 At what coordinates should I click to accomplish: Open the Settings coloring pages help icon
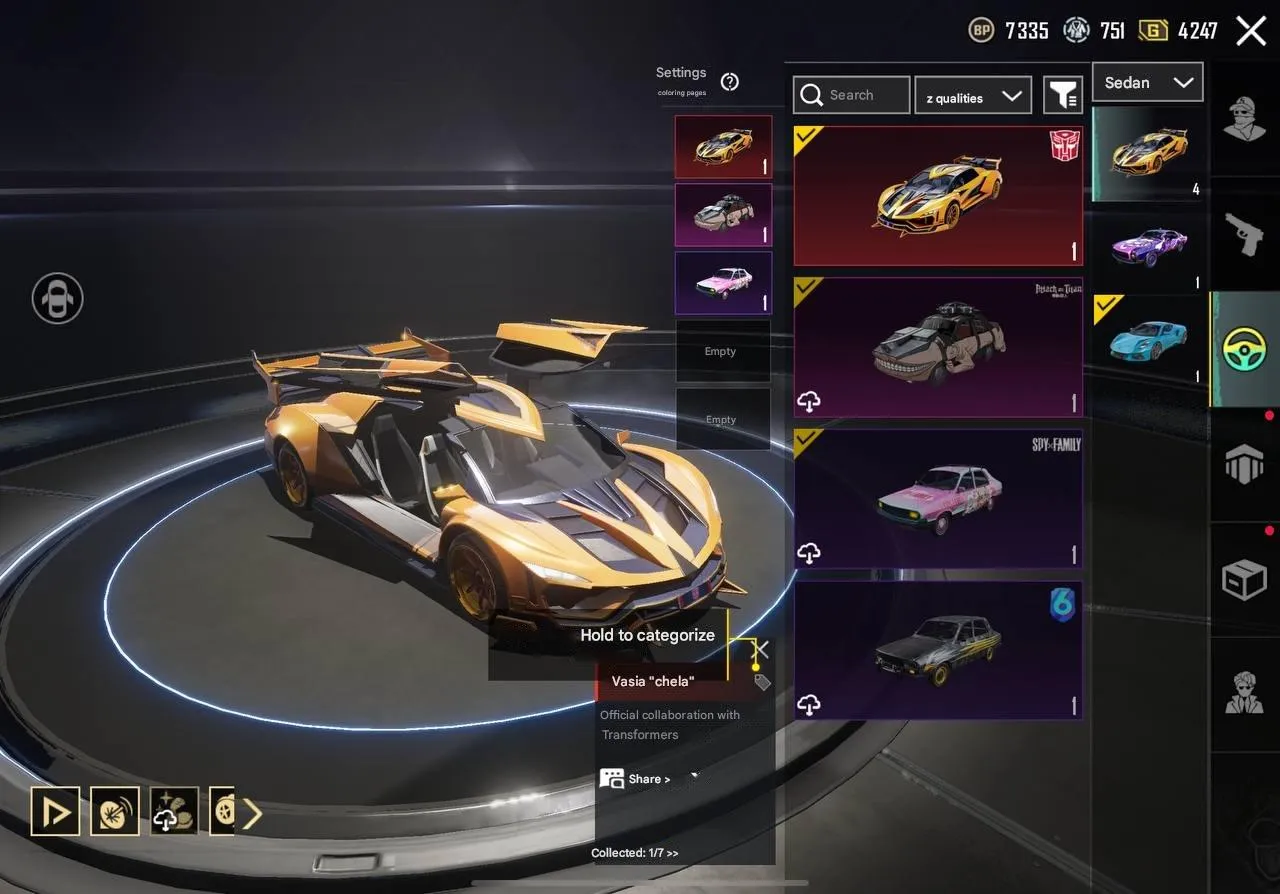tap(729, 84)
